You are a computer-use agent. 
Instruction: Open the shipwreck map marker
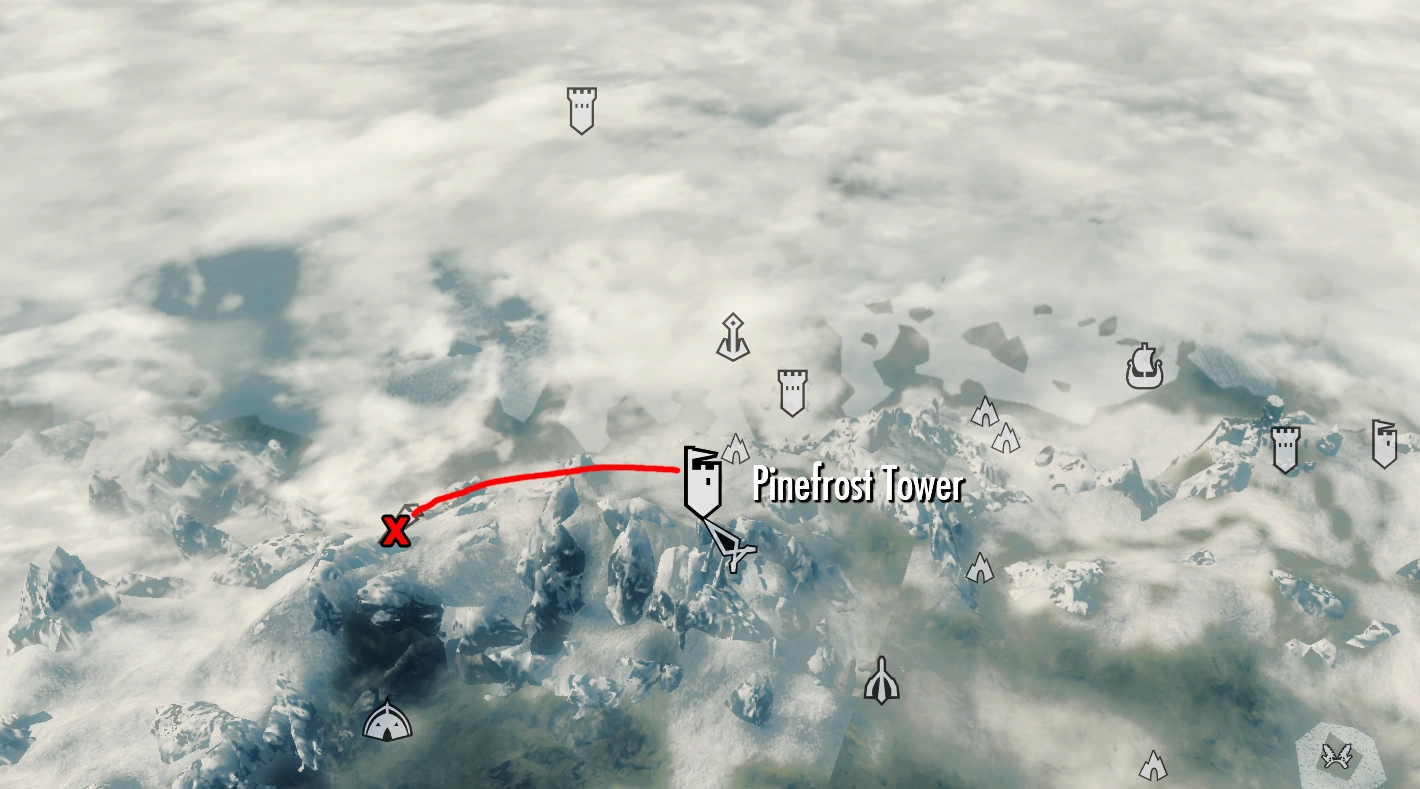click(x=1146, y=367)
